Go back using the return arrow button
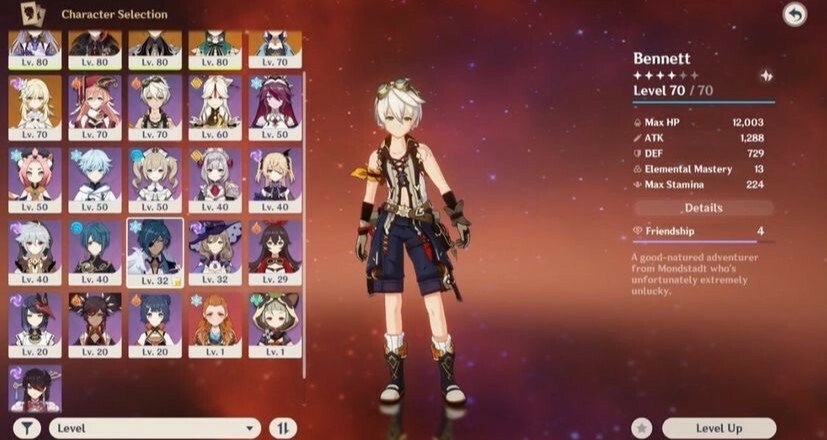 click(795, 15)
